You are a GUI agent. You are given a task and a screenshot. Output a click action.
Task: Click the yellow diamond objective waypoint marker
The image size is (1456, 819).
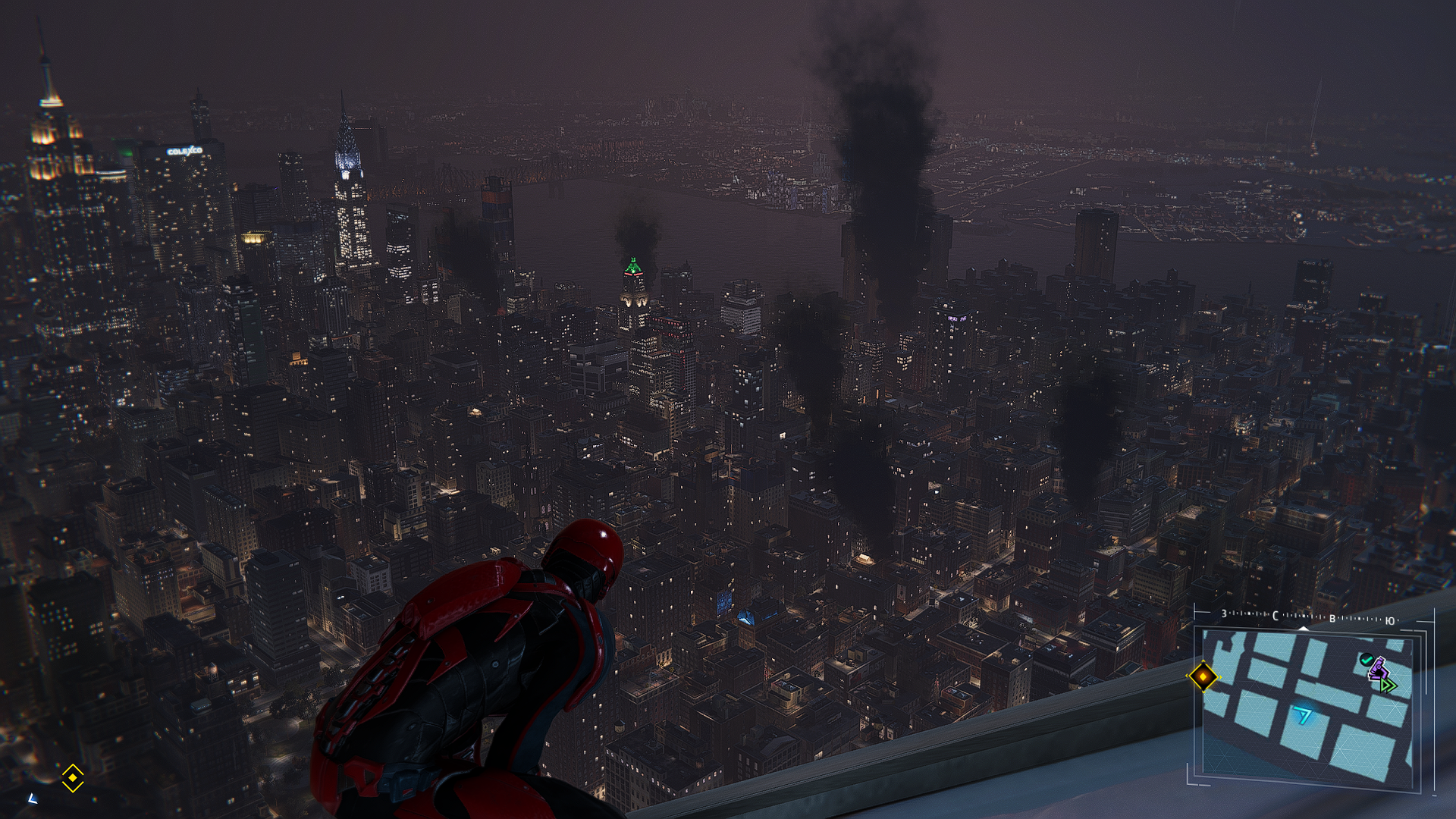(72, 777)
